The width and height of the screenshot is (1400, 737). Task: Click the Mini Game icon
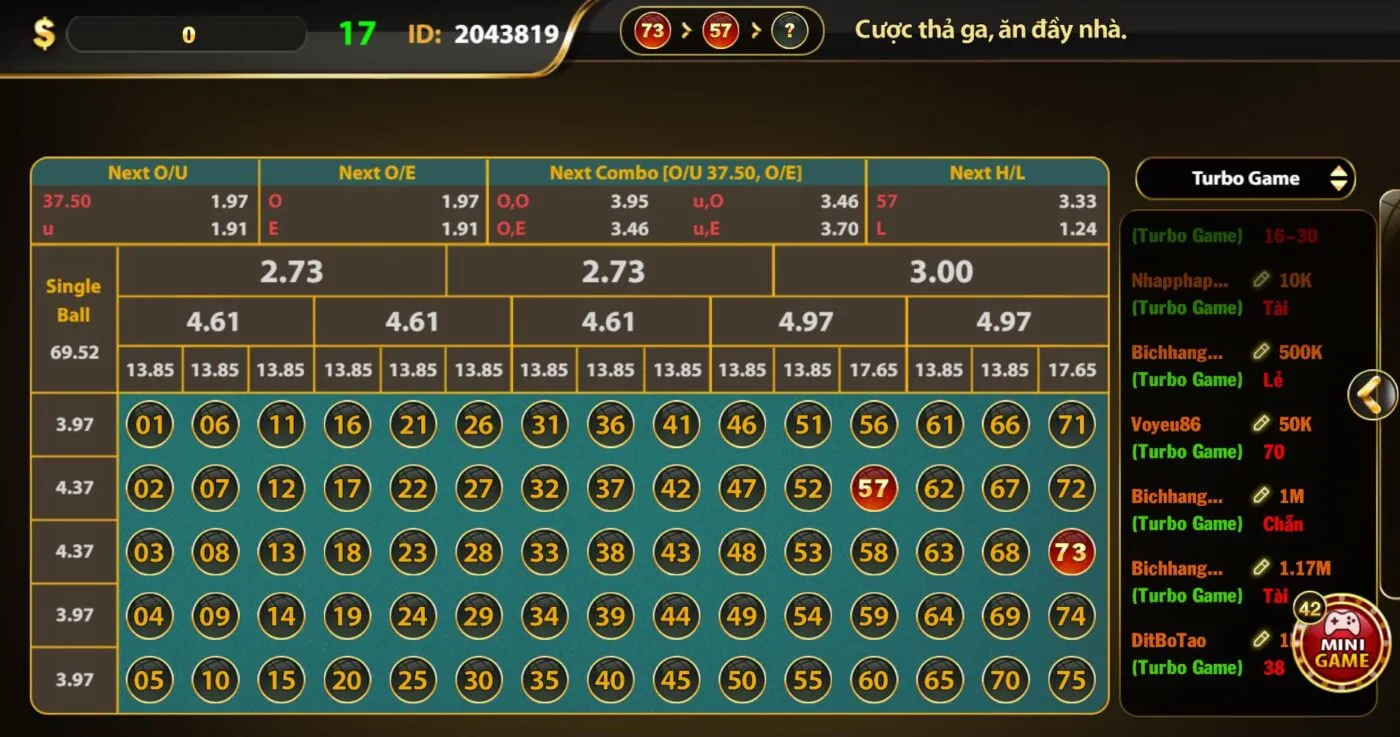(1344, 643)
